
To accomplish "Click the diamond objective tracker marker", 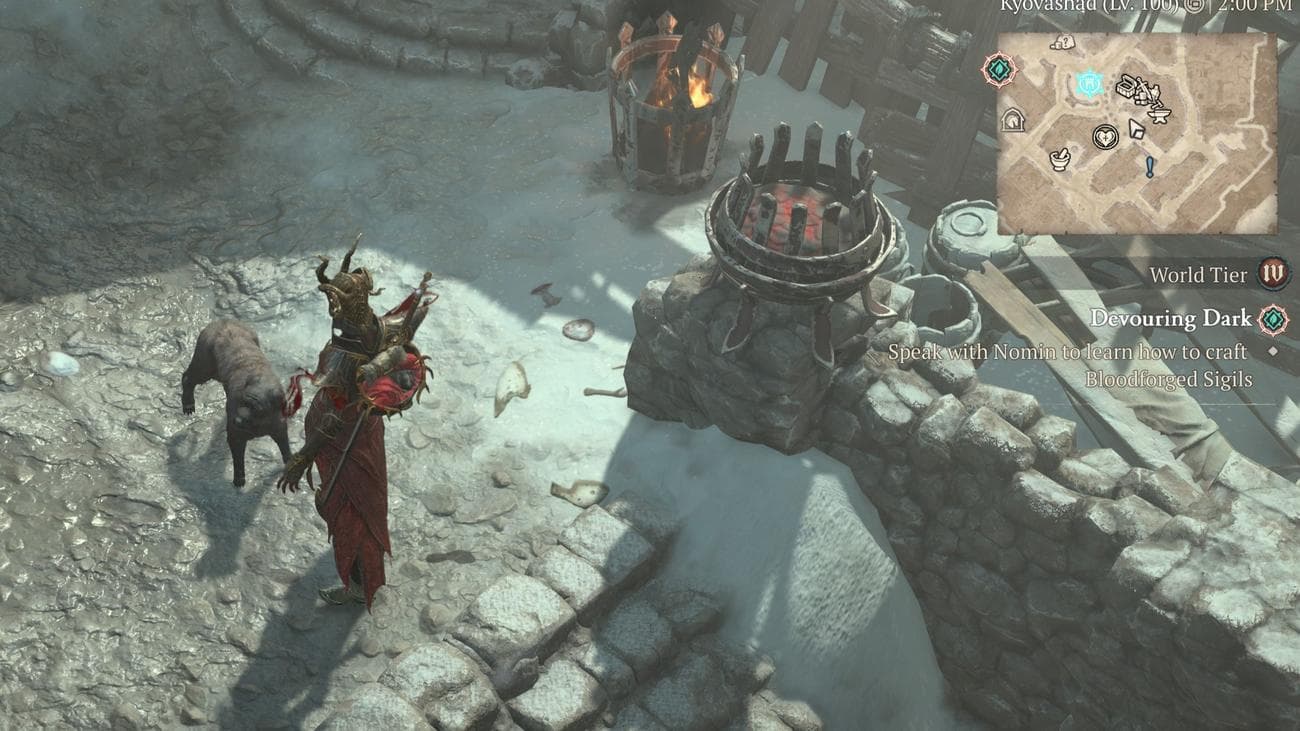I will point(1273,351).
